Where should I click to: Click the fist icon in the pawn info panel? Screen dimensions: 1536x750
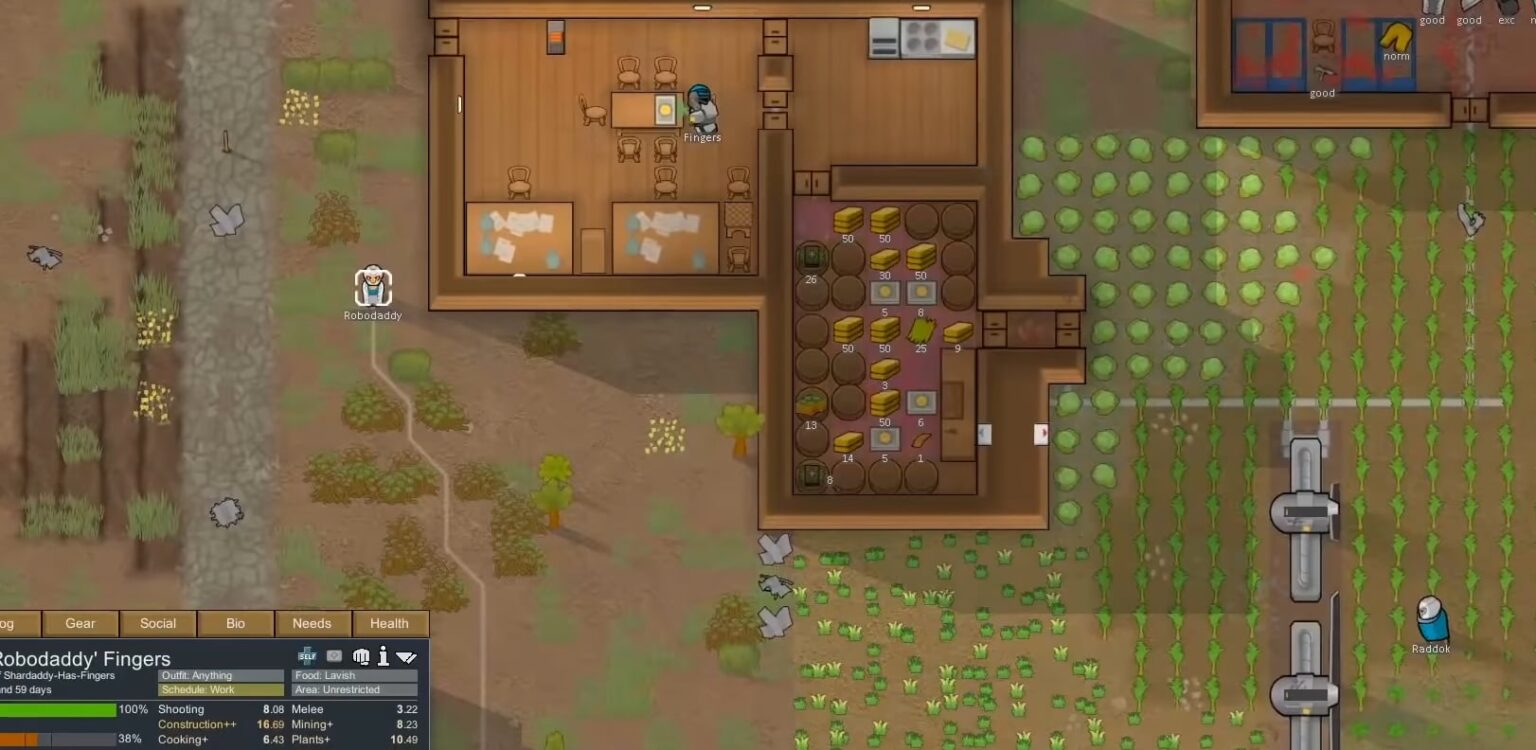coord(360,657)
